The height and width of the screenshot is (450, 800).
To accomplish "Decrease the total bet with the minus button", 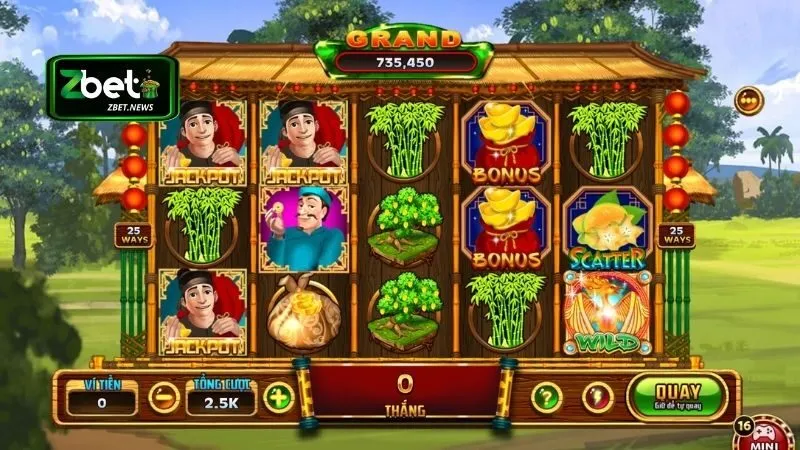I will (163, 398).
